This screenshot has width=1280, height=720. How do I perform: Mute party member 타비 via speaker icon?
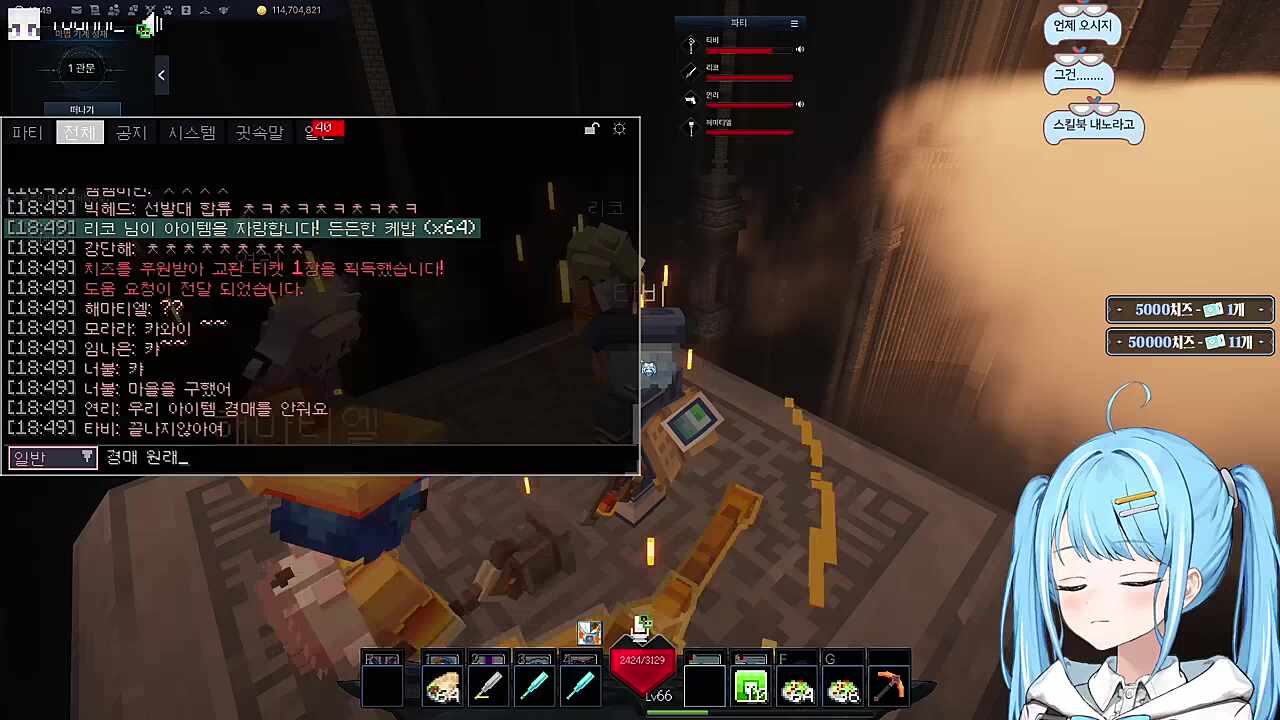point(800,48)
